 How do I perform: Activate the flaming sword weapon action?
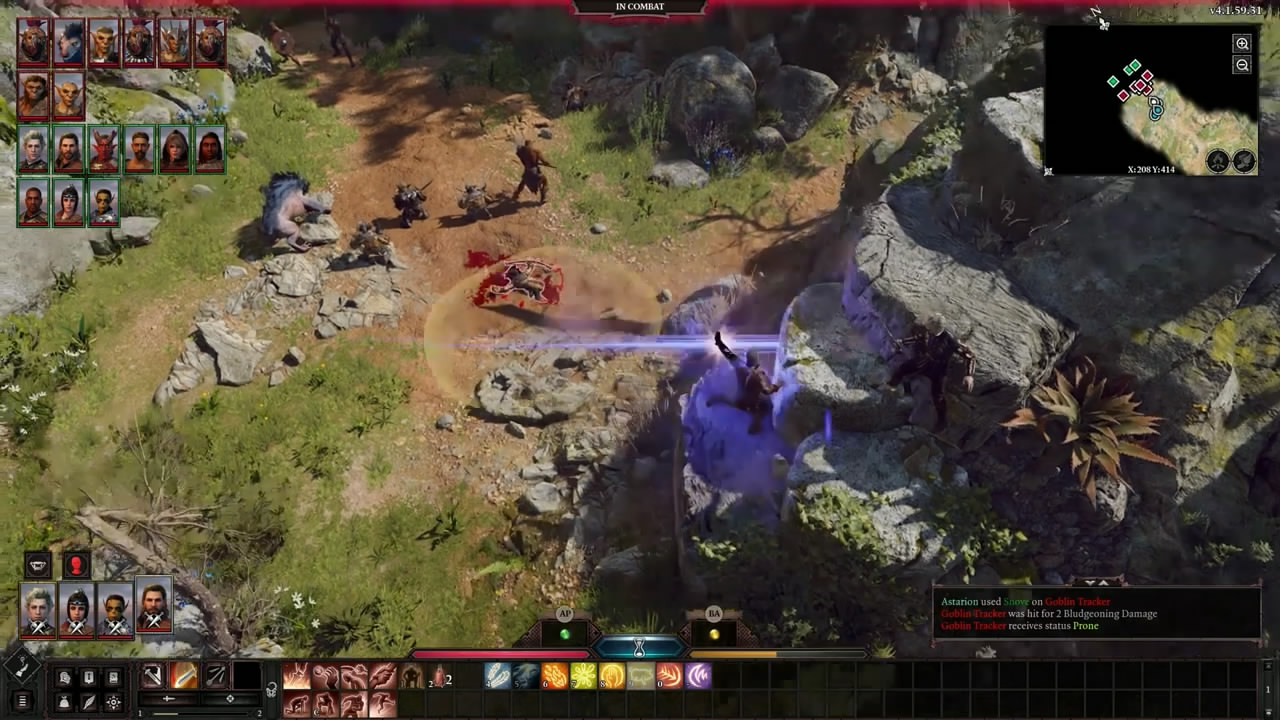tap(183, 676)
